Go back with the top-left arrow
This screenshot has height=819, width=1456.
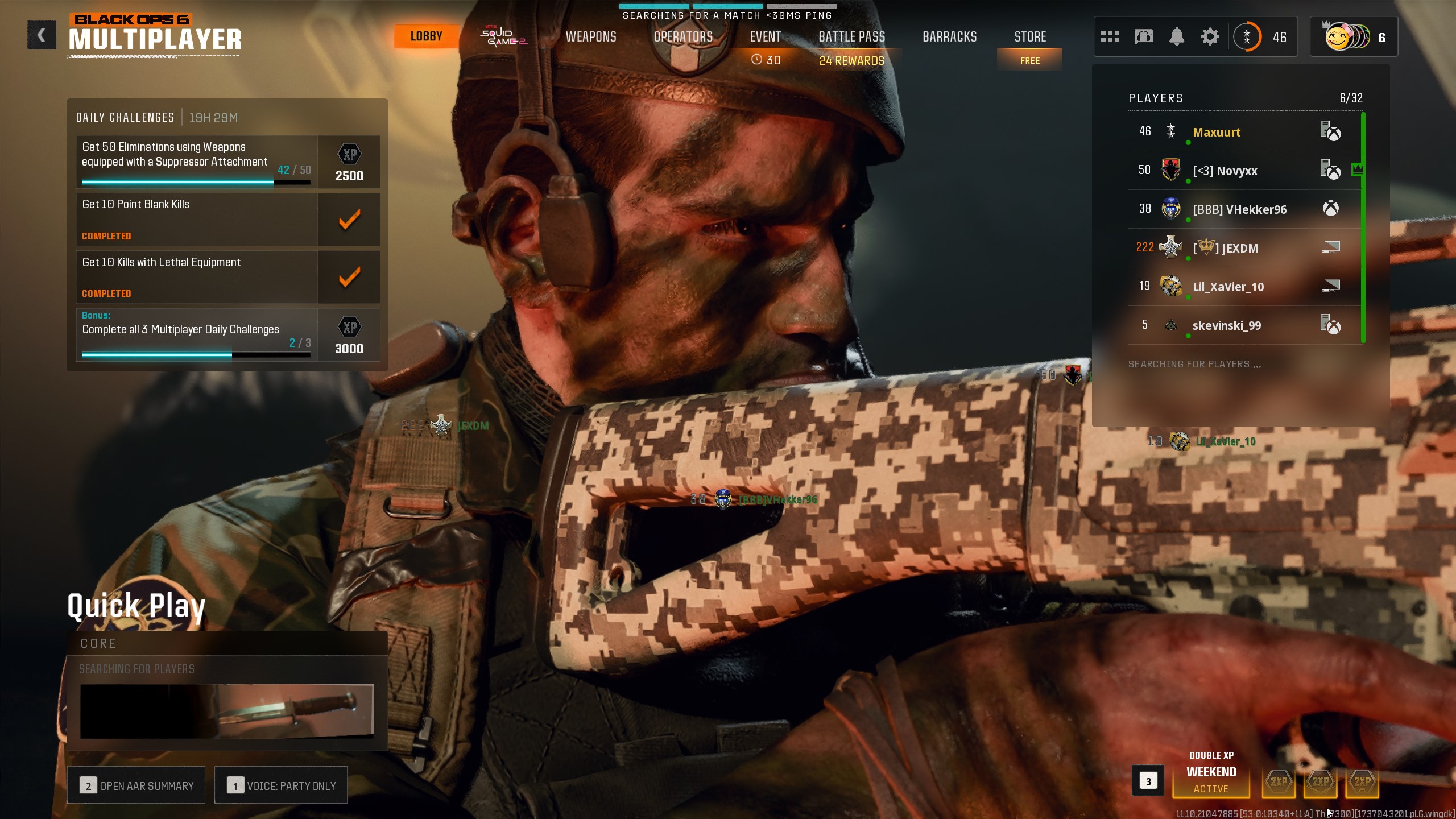point(42,35)
